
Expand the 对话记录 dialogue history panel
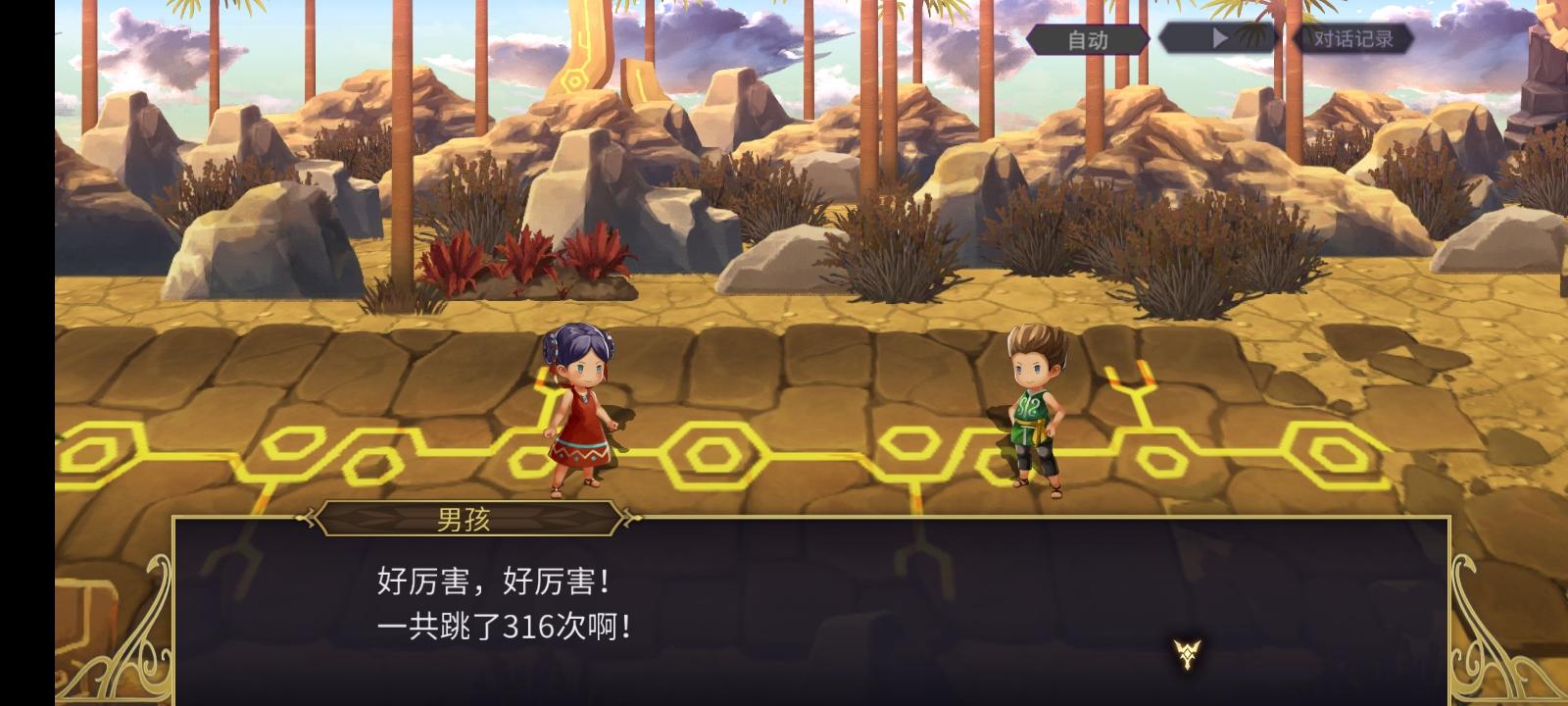tap(1352, 41)
